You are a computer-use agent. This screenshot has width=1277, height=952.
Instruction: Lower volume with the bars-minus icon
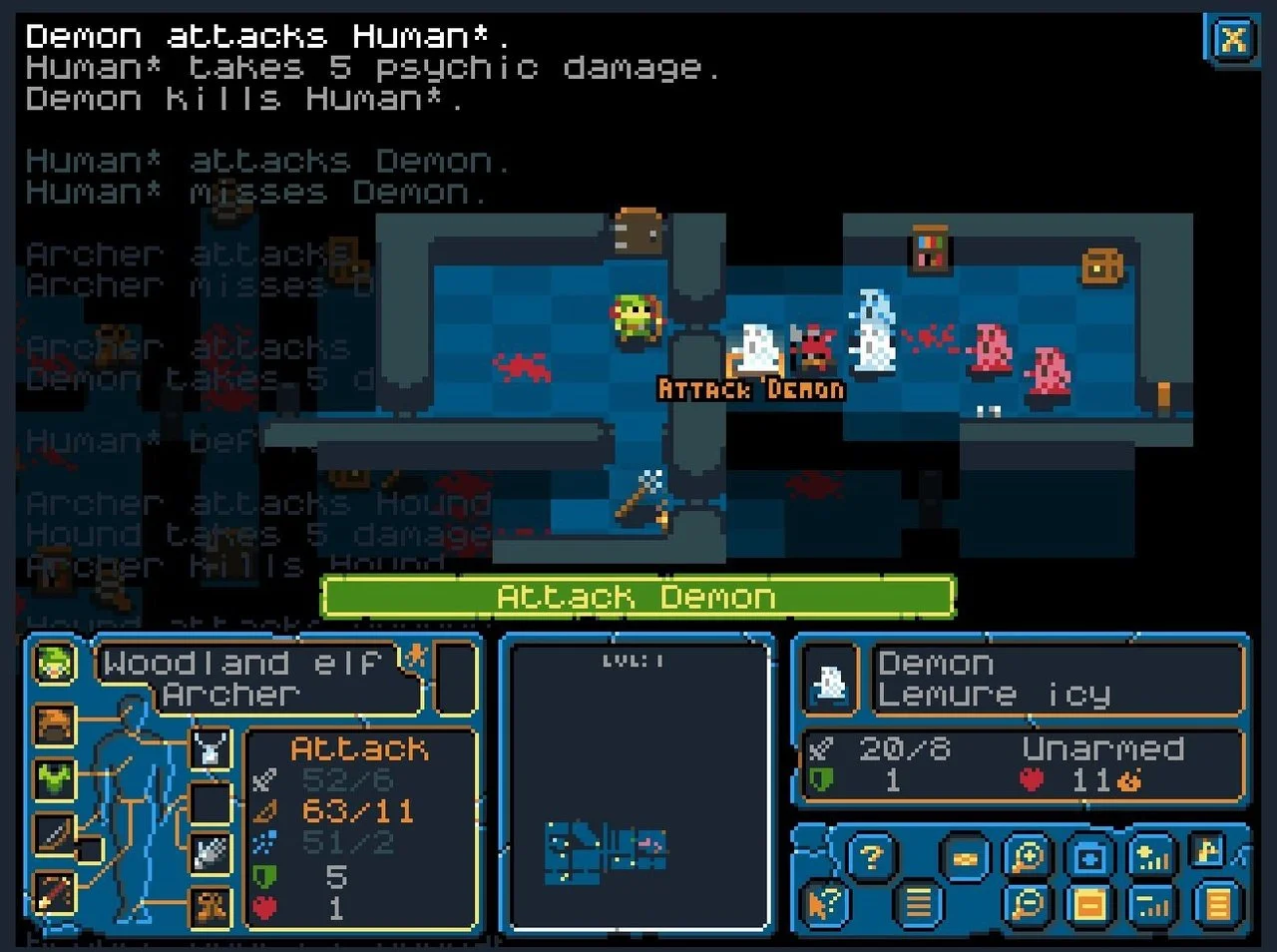[1151, 904]
